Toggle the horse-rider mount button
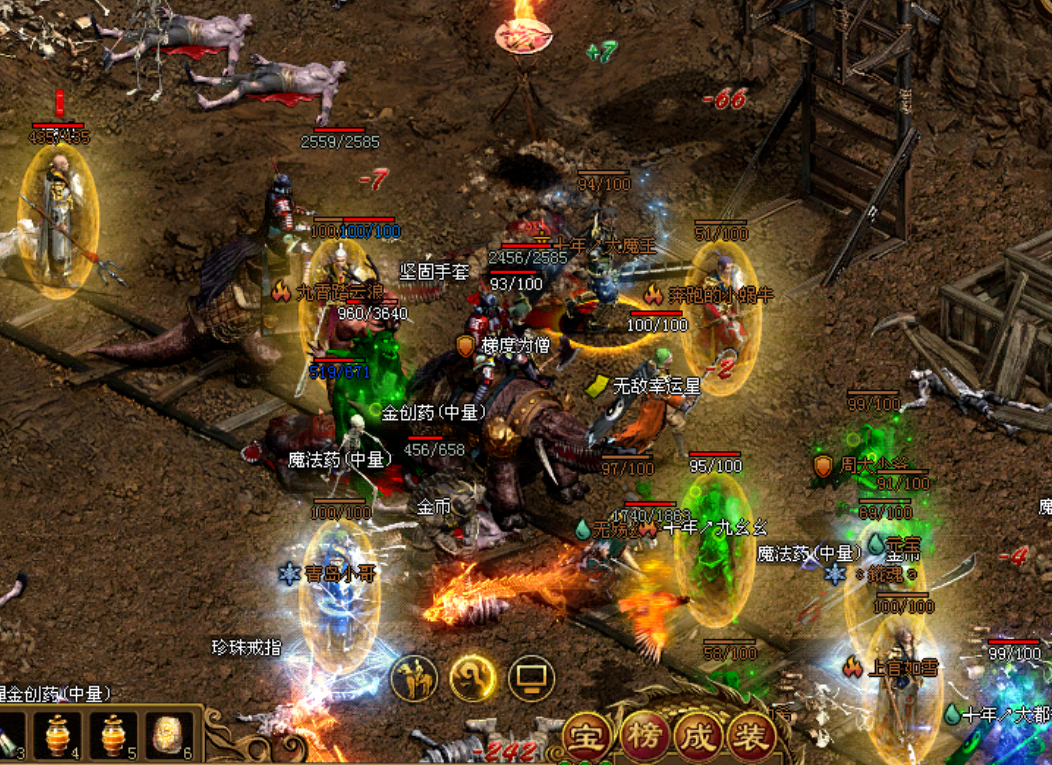Viewport: 1052px width, 765px height. [x=416, y=680]
